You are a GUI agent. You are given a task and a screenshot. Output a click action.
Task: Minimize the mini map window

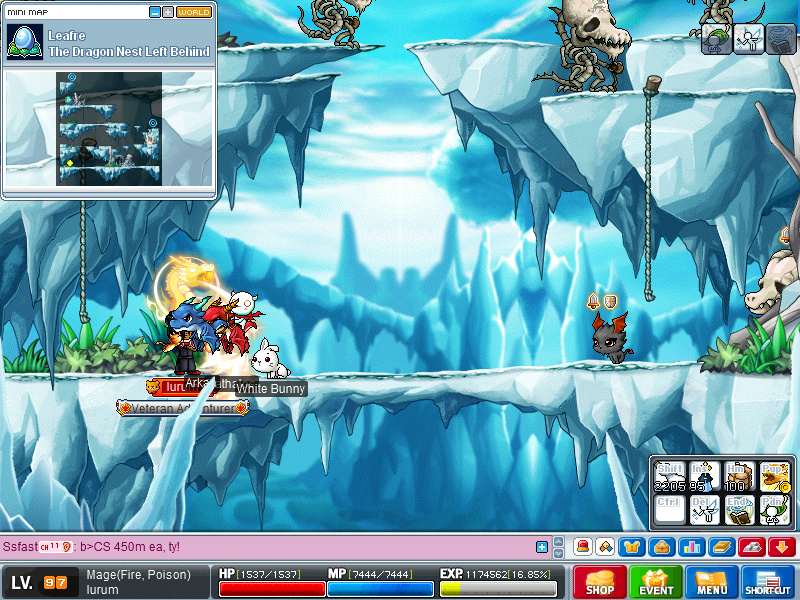click(155, 12)
